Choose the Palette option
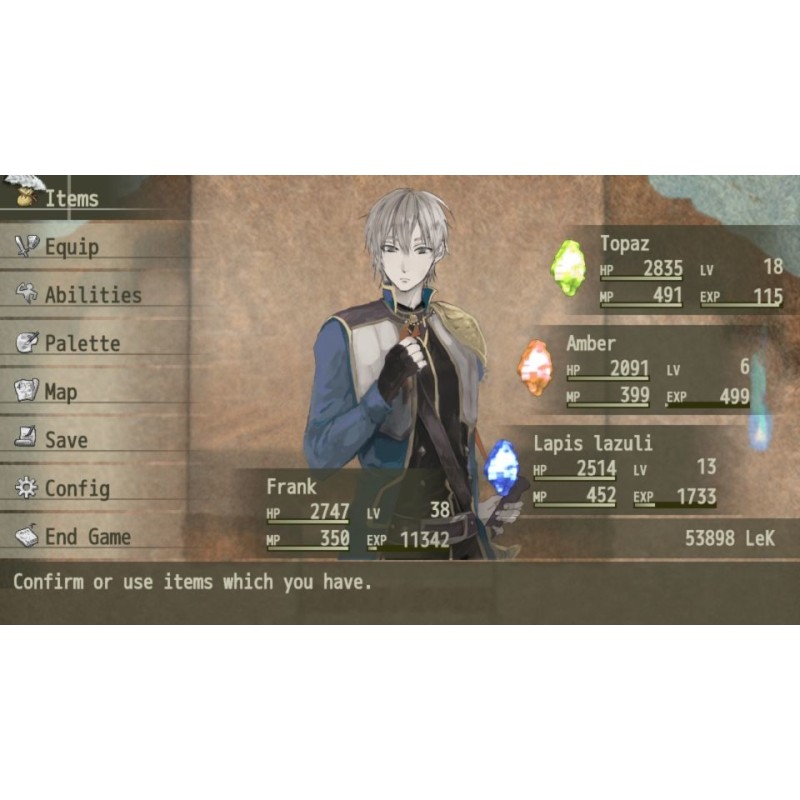Viewport: 800px width, 800px height. (82, 343)
